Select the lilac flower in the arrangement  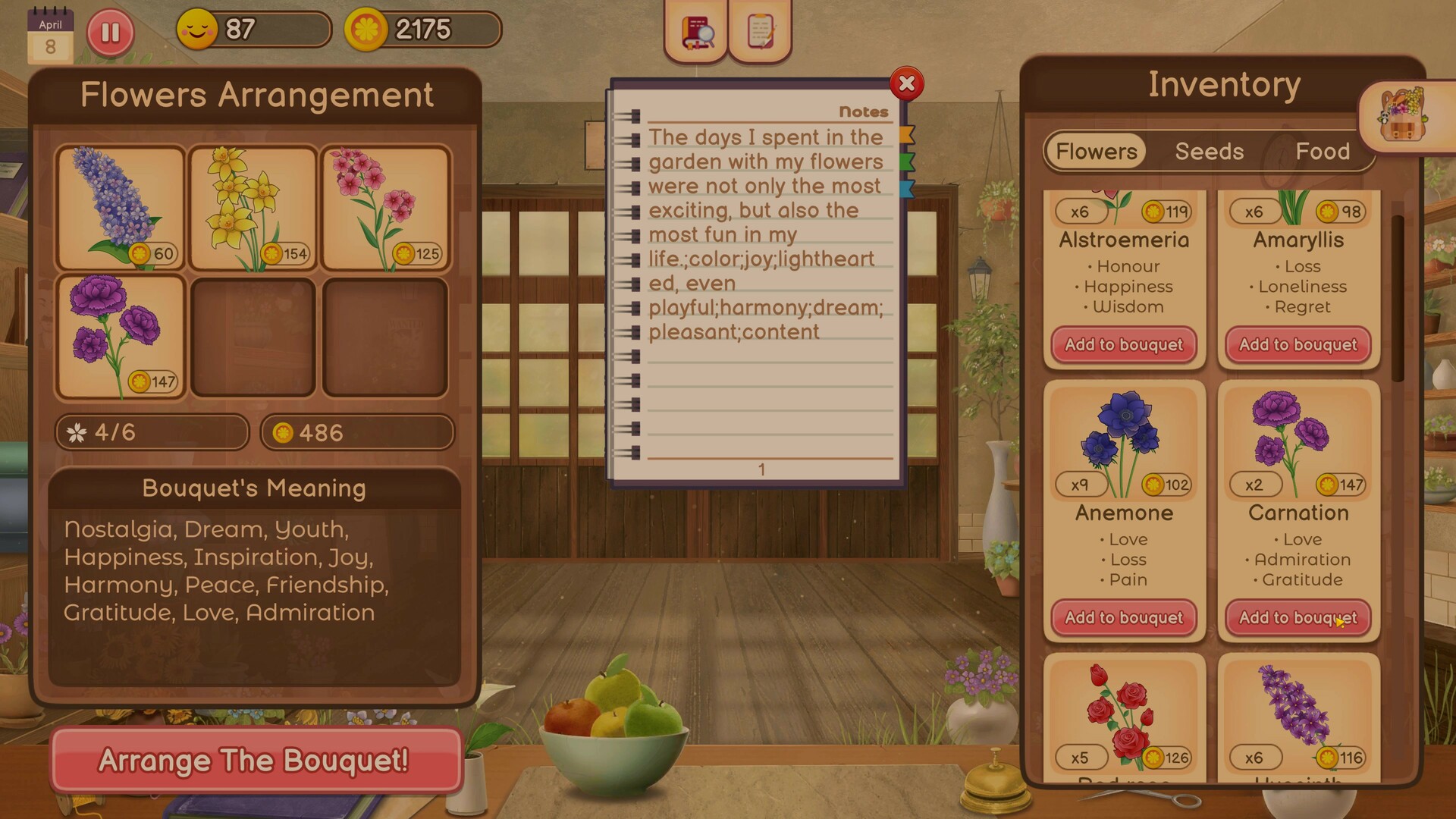(x=120, y=206)
